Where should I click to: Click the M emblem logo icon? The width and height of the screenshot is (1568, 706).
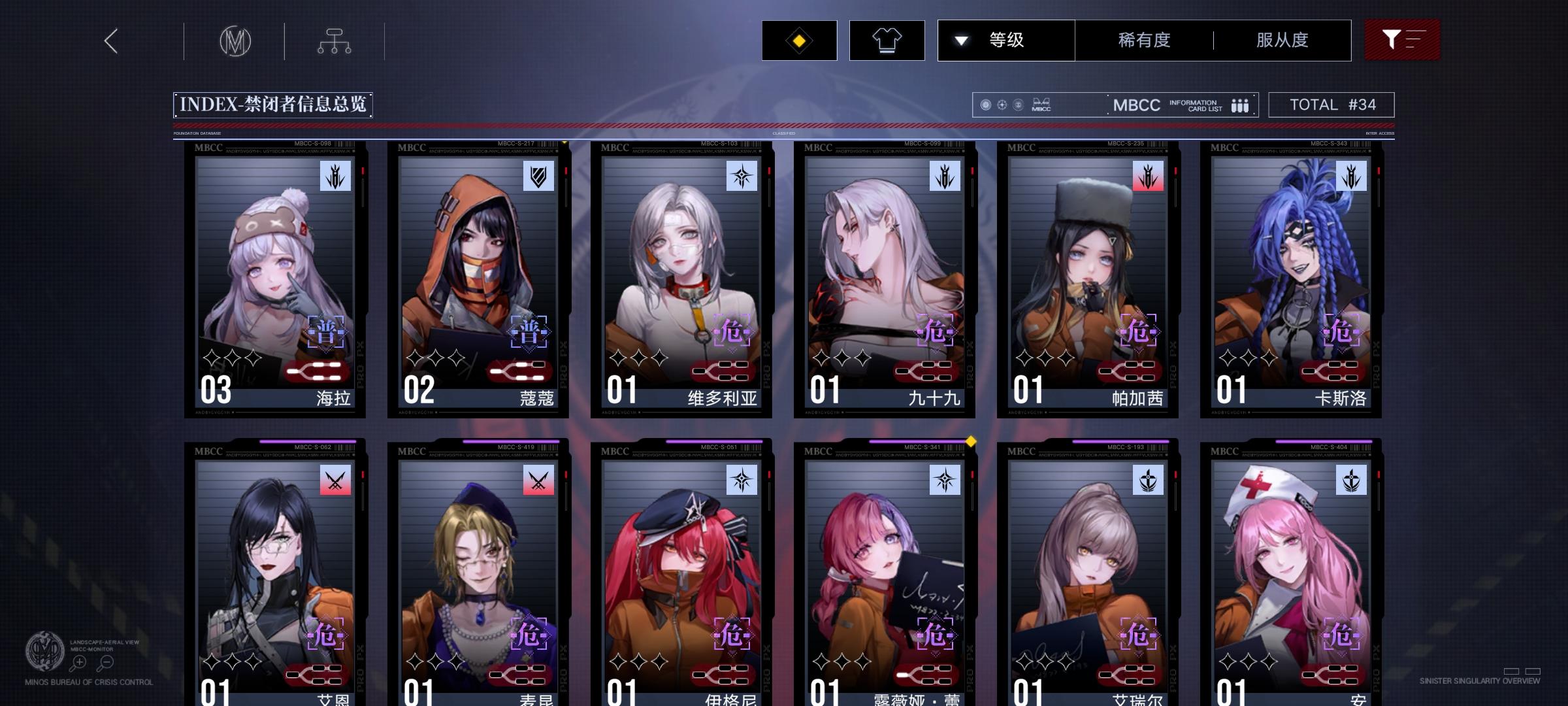pos(235,41)
